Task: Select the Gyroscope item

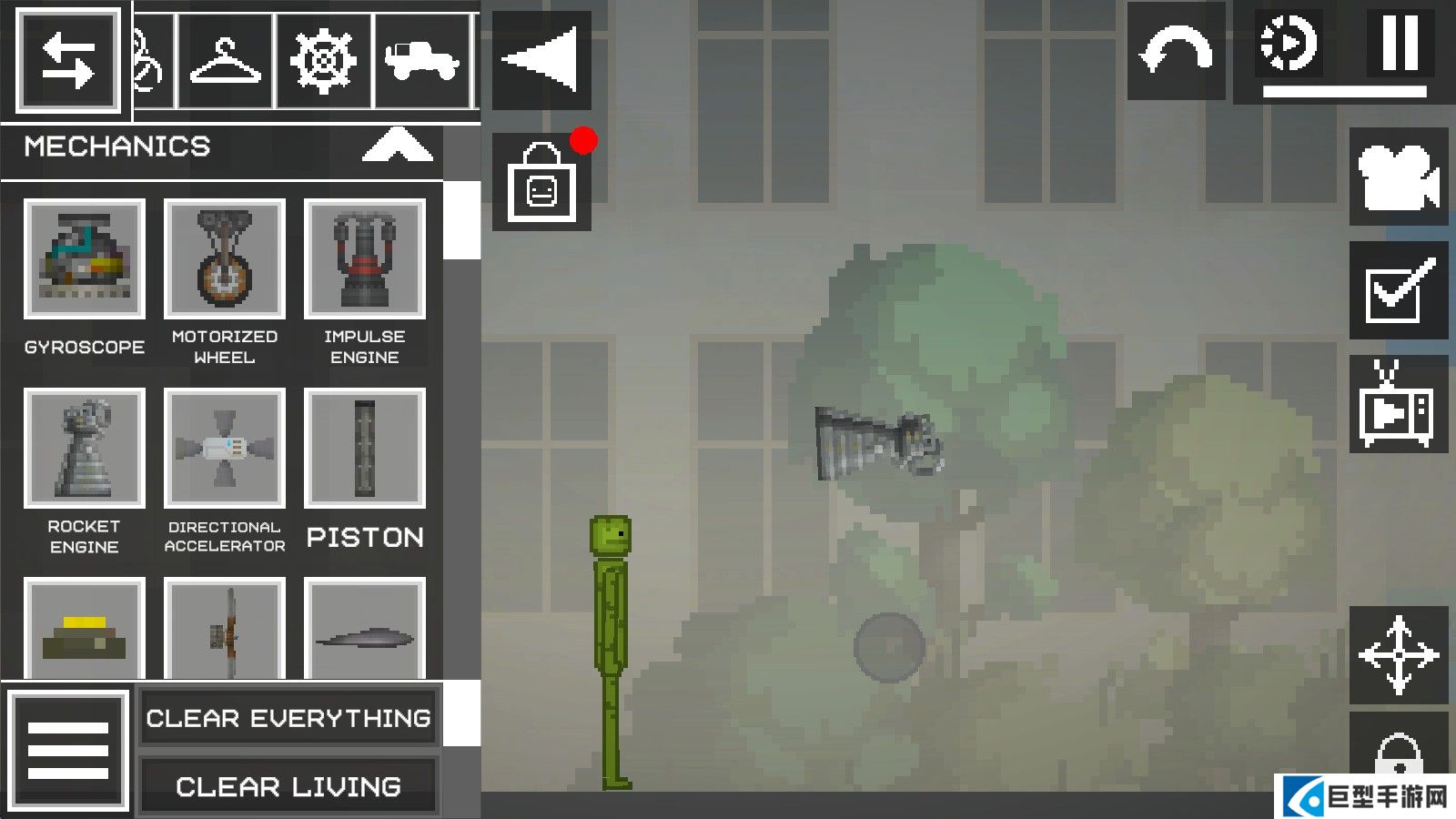Action: 85,259
